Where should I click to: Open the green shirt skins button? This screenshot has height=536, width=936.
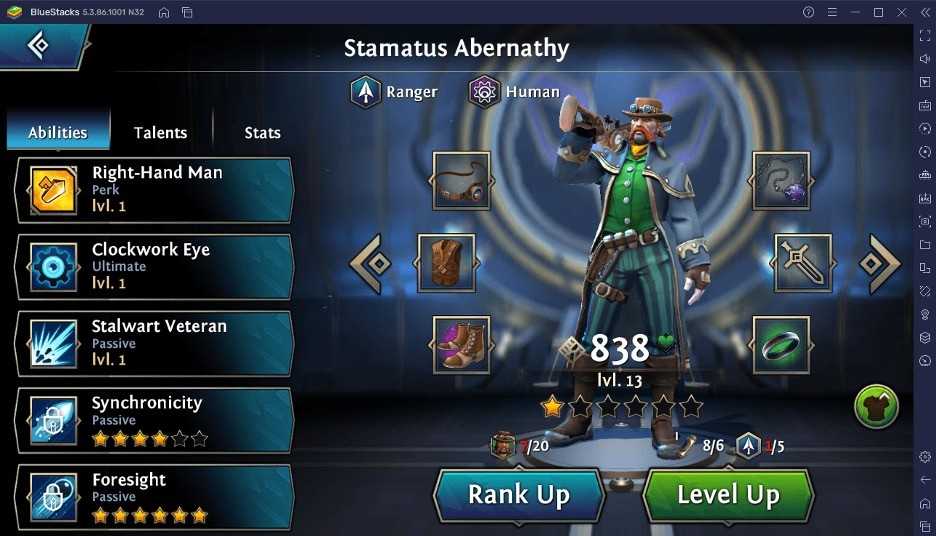(x=876, y=407)
